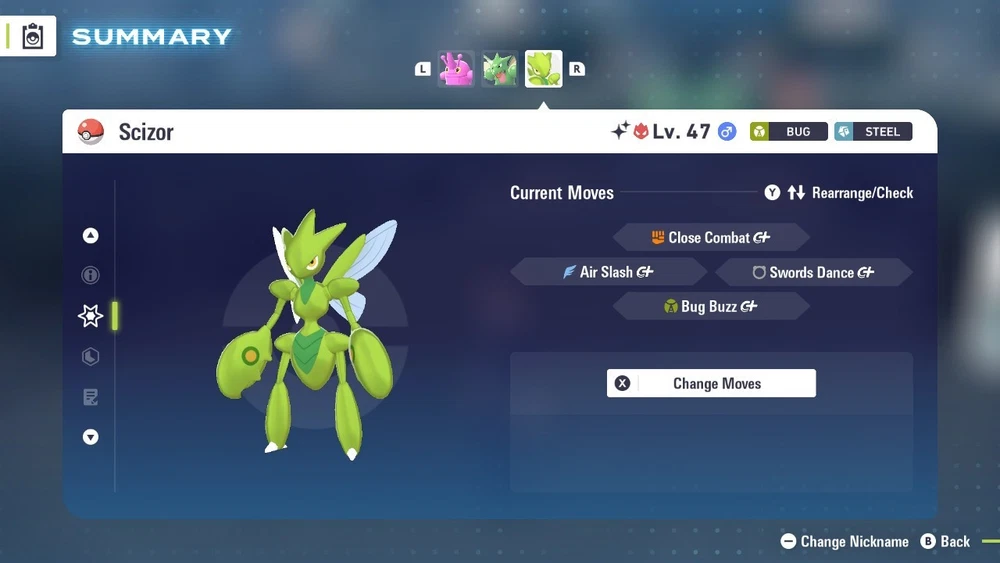
Task: Open the info page tab
Action: 91,275
